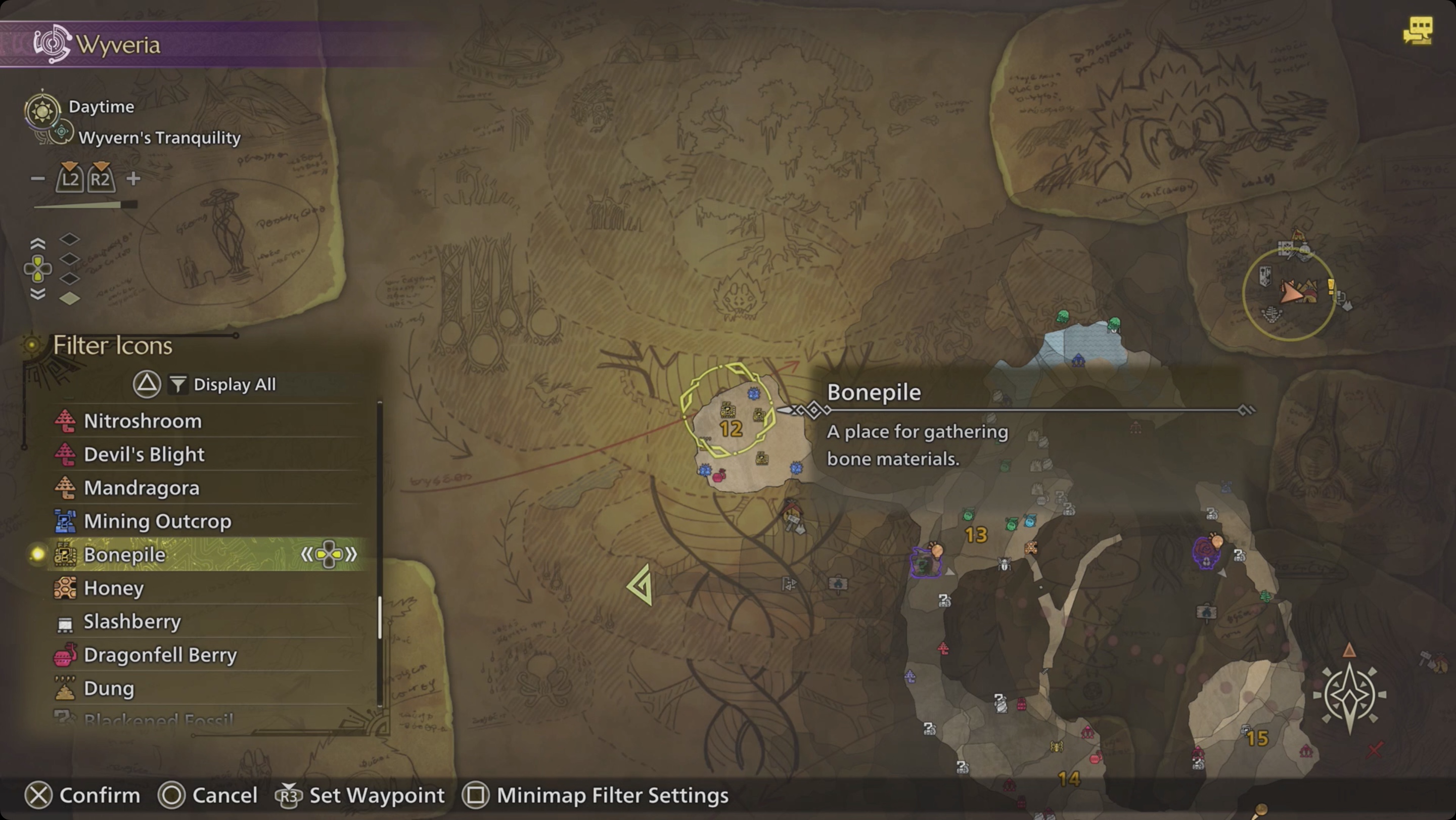
Task: Filter map icons by Mandragora
Action: (142, 488)
